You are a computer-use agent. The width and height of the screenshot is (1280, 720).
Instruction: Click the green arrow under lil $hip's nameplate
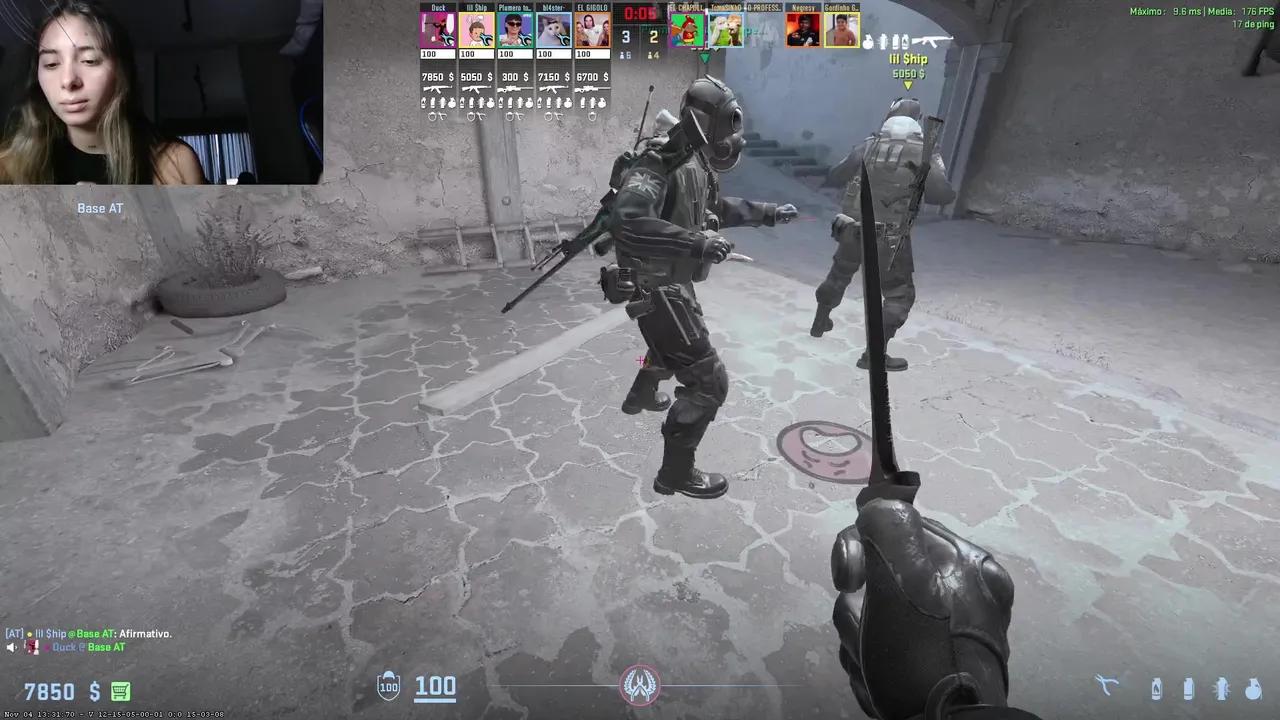(907, 86)
